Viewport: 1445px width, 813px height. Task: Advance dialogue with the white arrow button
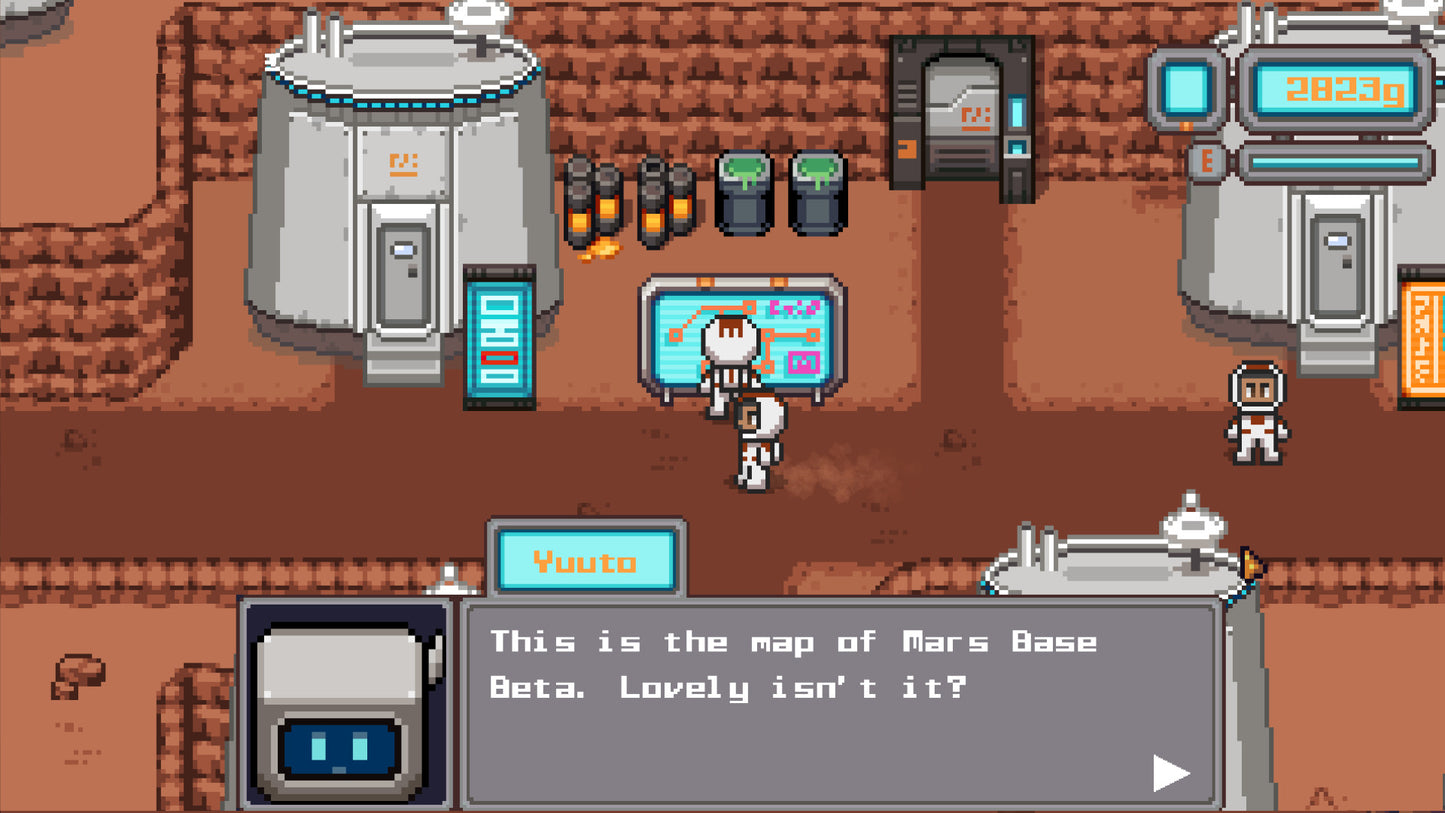coord(1169,772)
